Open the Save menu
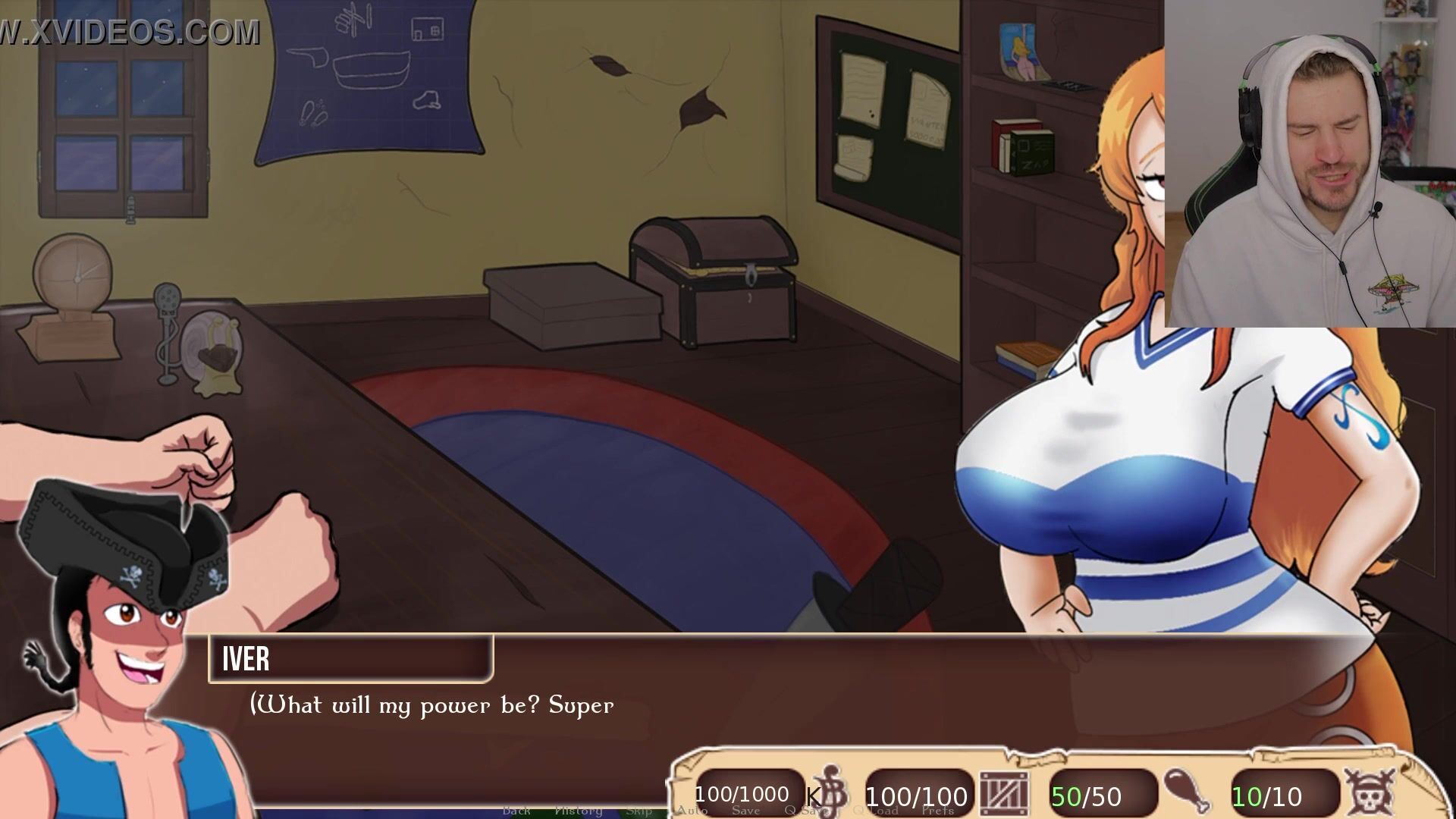This screenshot has width=1456, height=819. coord(745,811)
